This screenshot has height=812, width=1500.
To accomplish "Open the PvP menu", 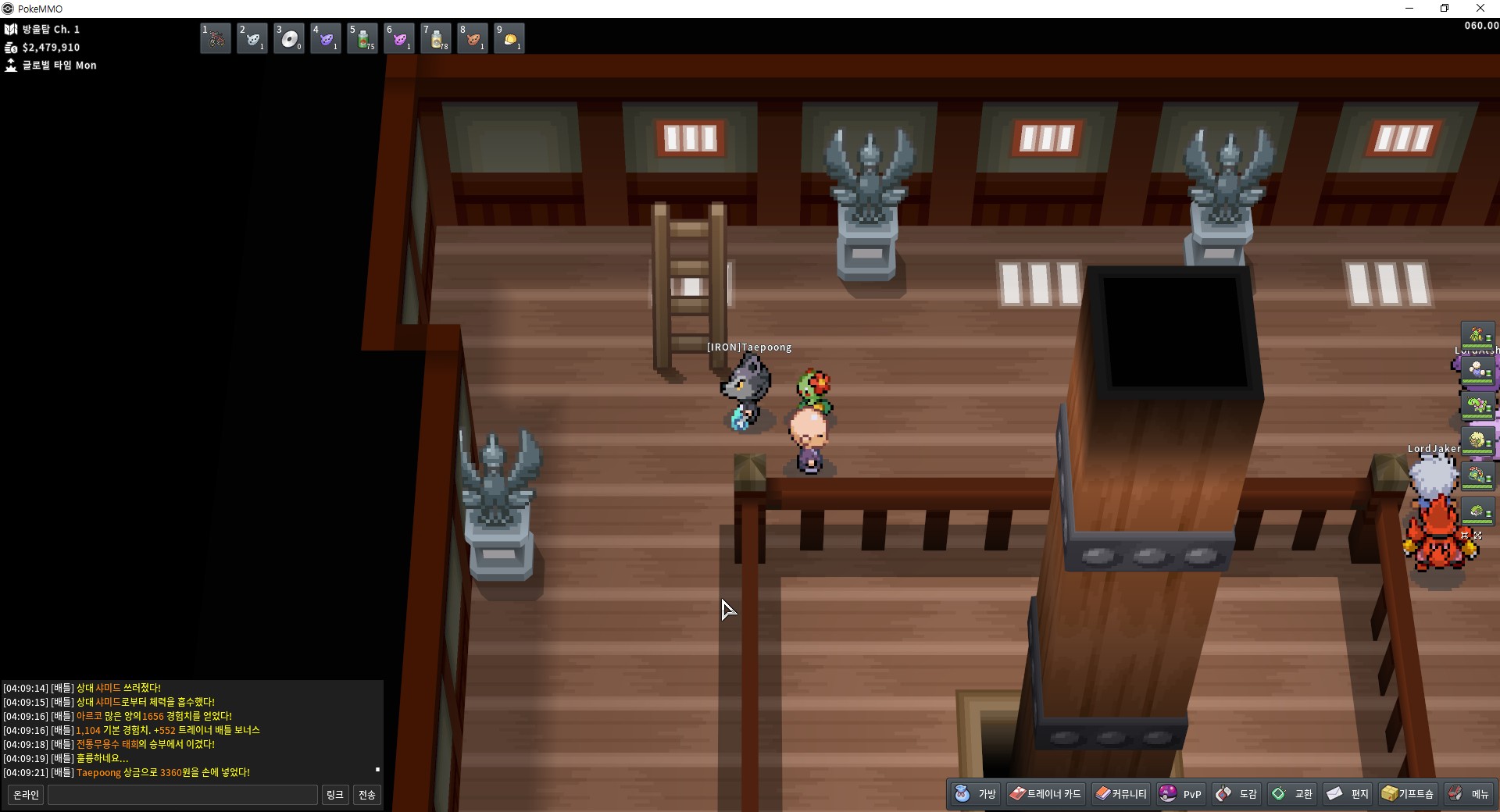I will click(x=1180, y=794).
